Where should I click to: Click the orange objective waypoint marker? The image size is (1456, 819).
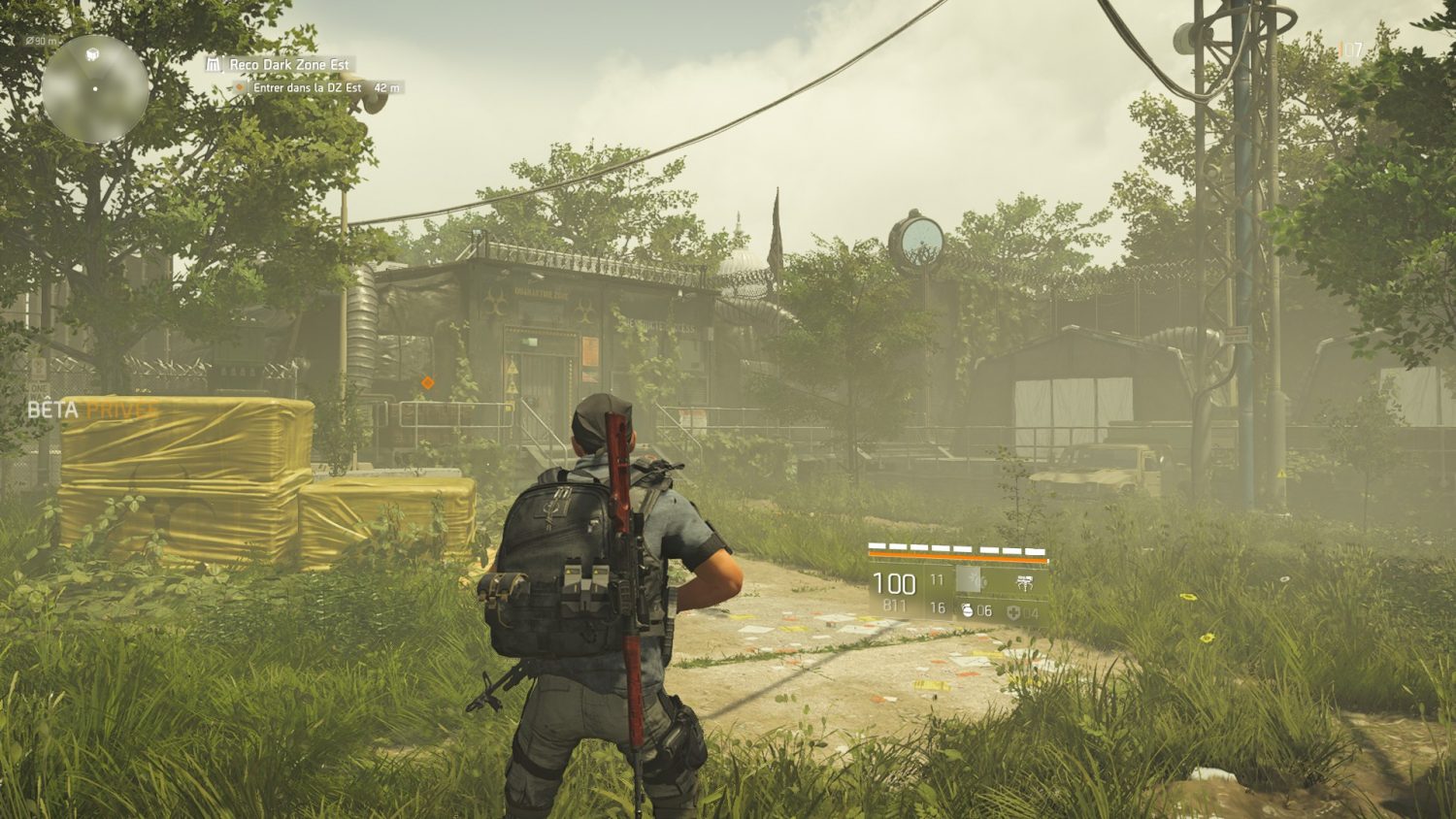point(428,383)
